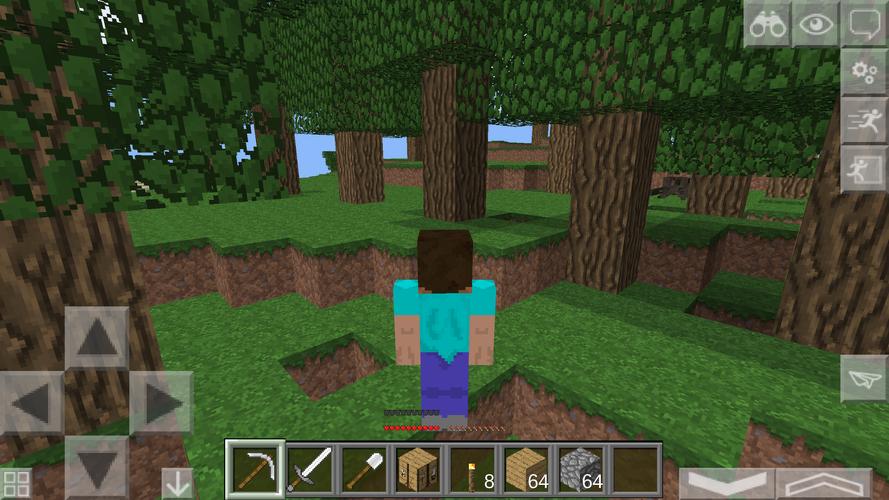Tap the up arrow movement button
Screen dimensions: 889x500
coord(96,338)
